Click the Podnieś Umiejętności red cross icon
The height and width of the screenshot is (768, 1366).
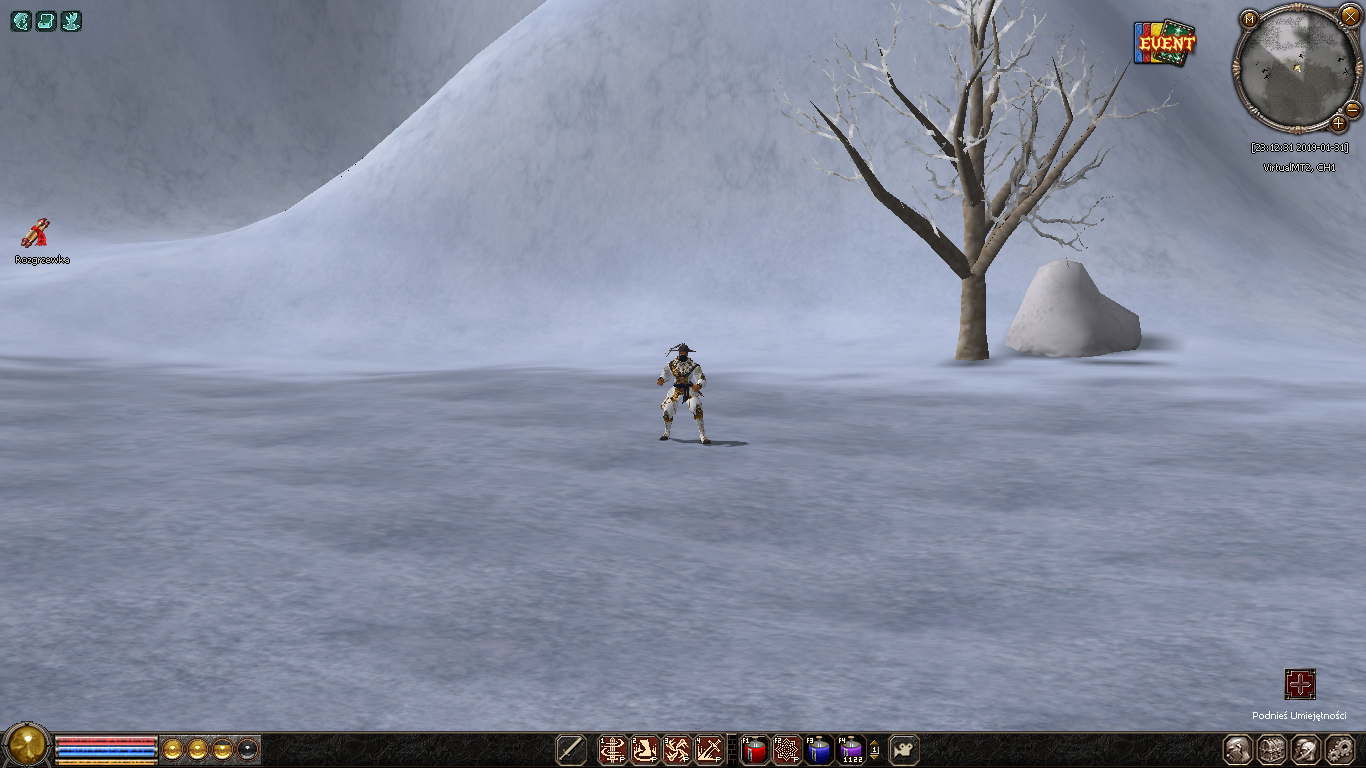tap(1300, 685)
